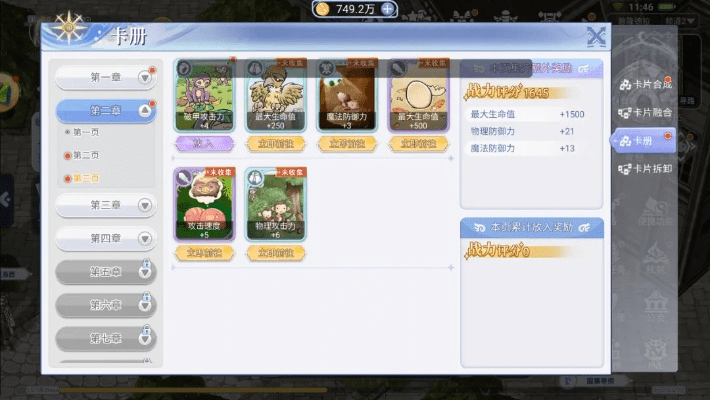This screenshot has height=400, width=710.
Task: Expand the 第一章 chapter
Action: pos(105,78)
